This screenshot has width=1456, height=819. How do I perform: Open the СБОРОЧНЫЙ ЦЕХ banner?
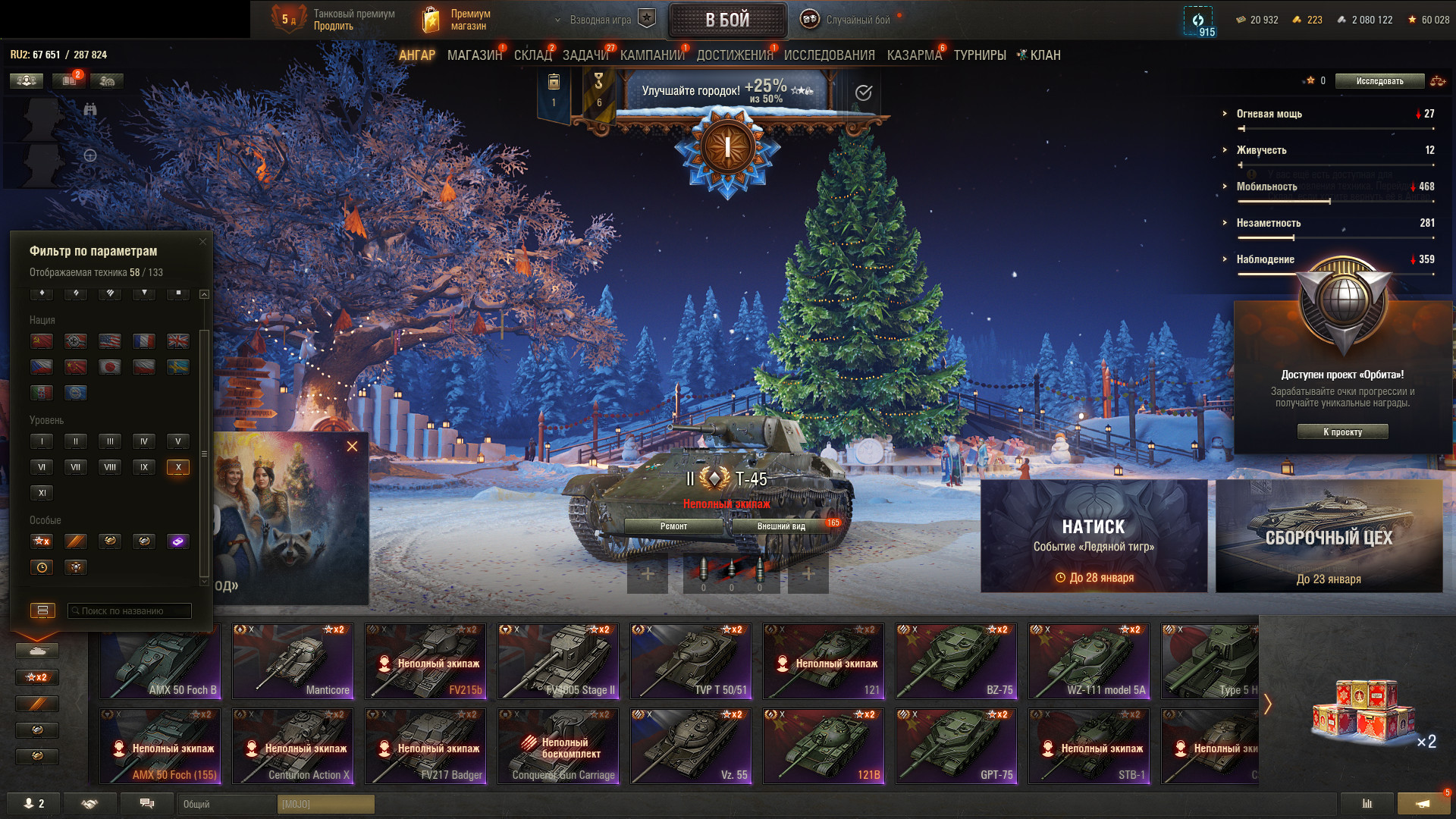coord(1329,536)
